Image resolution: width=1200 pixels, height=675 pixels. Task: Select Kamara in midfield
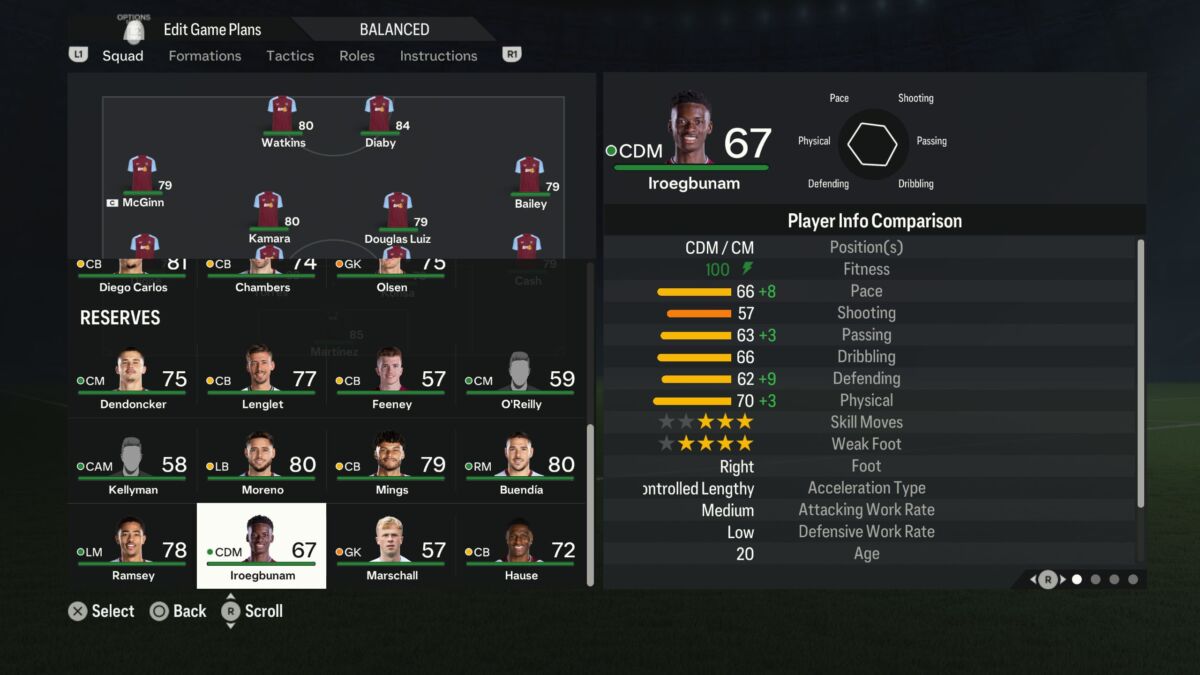[268, 216]
